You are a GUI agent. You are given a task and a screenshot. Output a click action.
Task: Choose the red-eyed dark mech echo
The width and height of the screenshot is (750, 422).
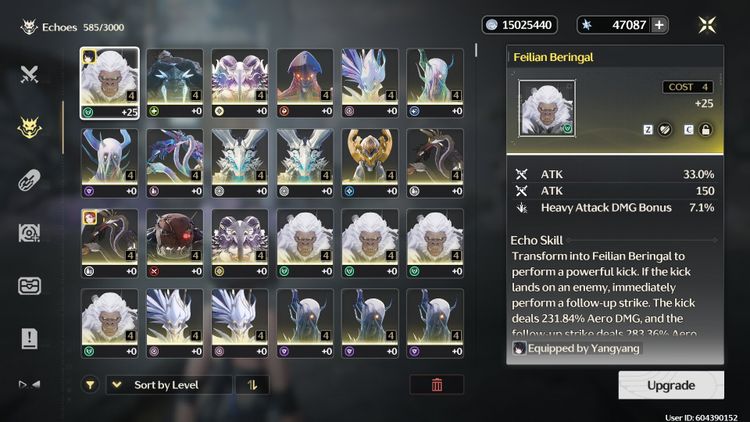pos(175,244)
